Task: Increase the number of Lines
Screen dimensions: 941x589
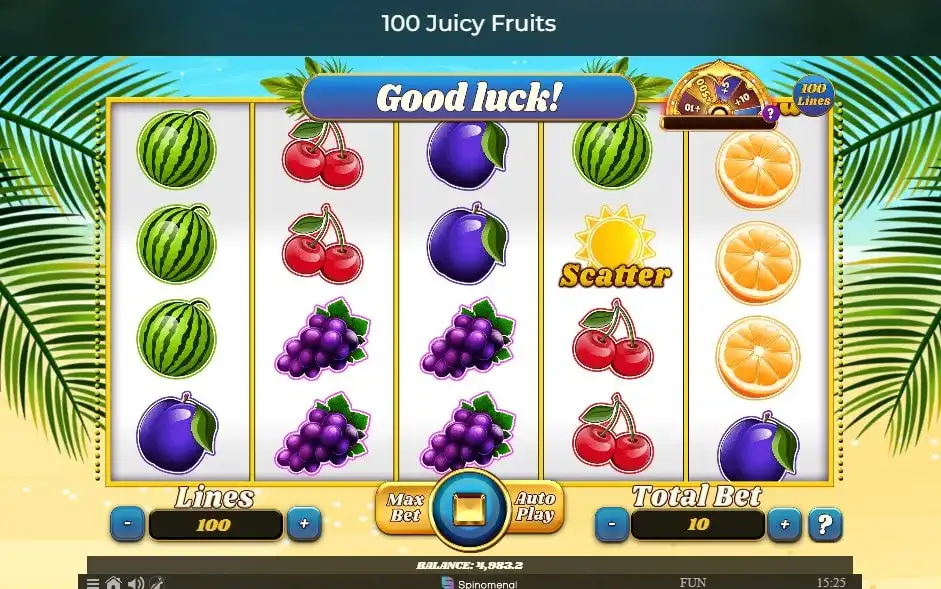Action: point(304,523)
